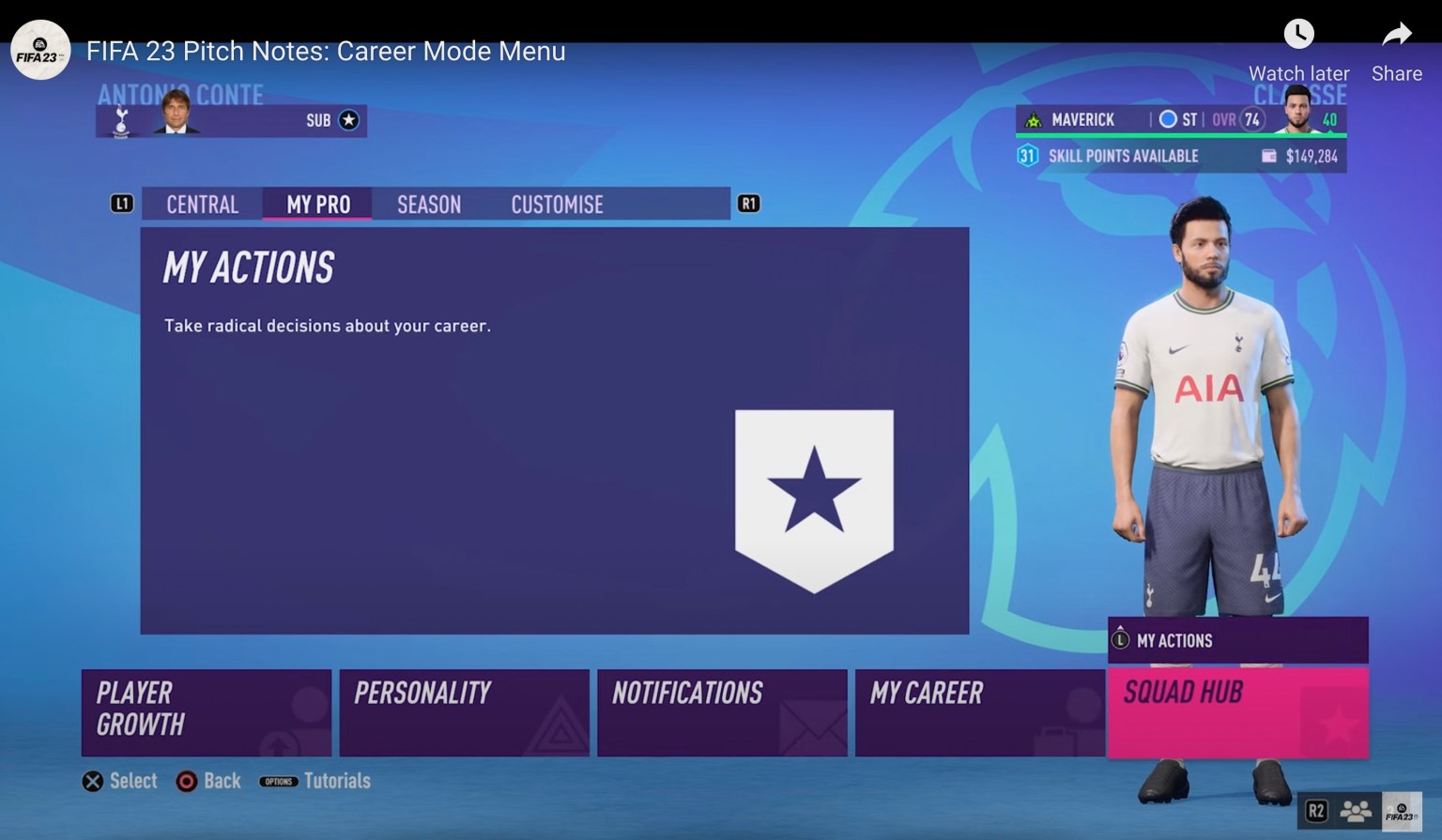Click the blue ST position indicator
Image resolution: width=1442 pixels, height=840 pixels.
[1167, 119]
